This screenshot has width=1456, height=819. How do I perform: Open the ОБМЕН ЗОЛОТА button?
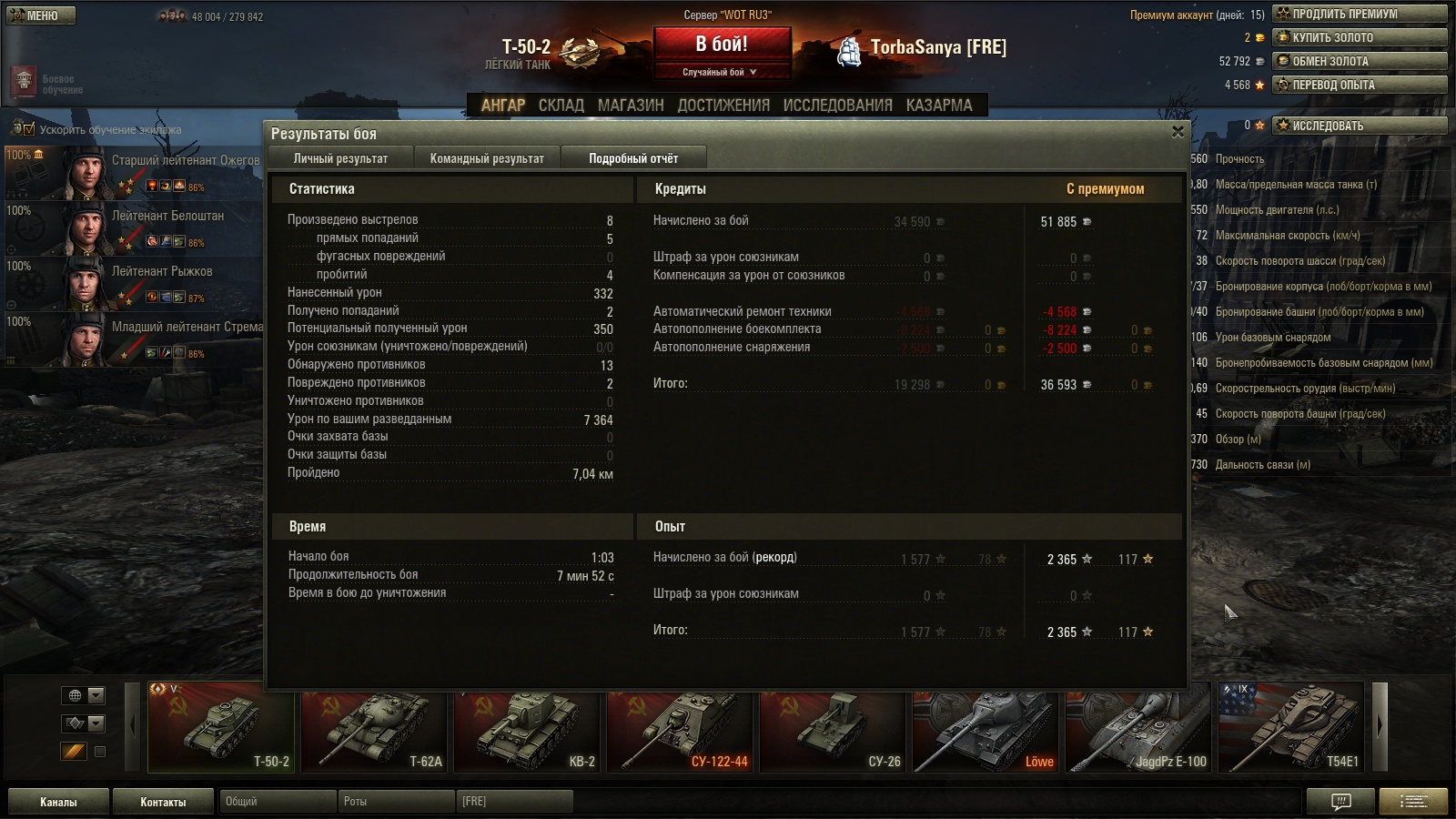pos(1359,61)
